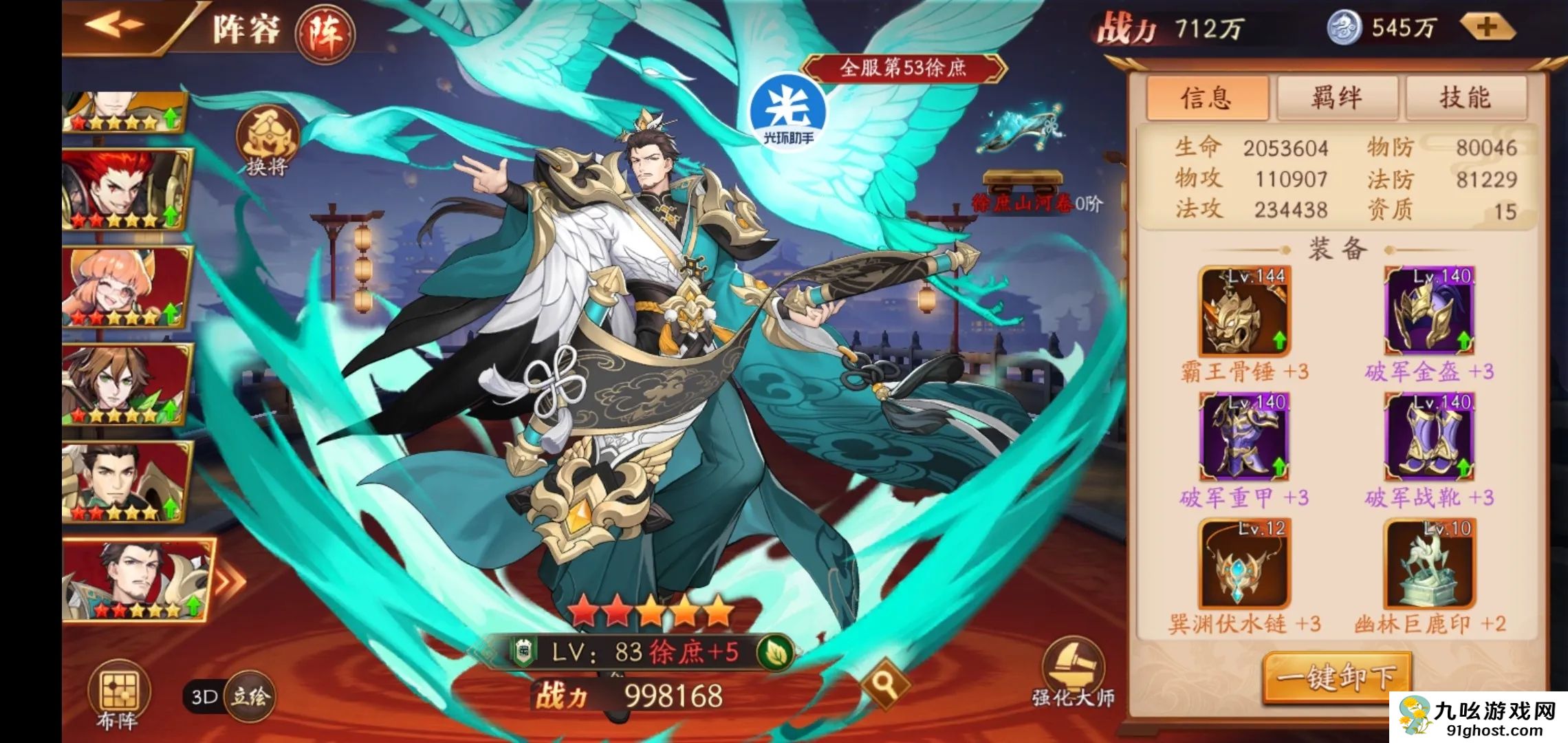The image size is (1568, 743).
Task: Toggle the 3D / 立绘 view switch
Action: (x=231, y=696)
